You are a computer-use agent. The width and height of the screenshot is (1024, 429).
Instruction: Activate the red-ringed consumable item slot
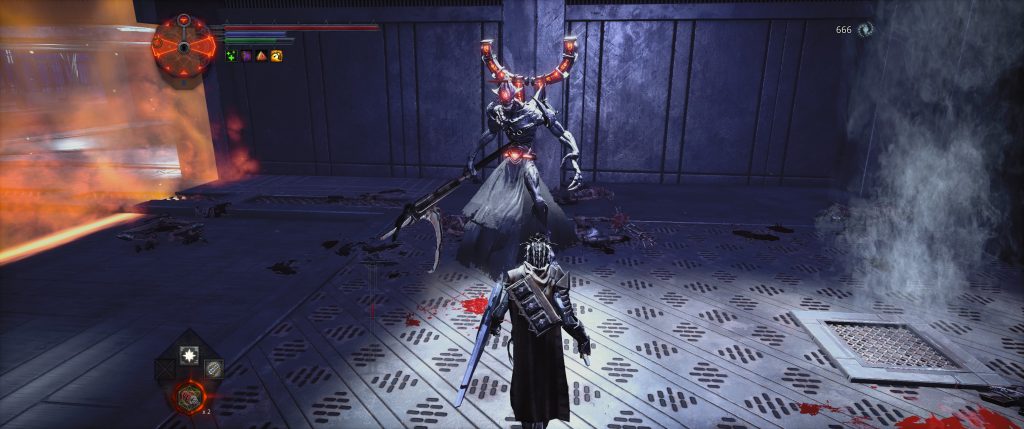coord(186,397)
